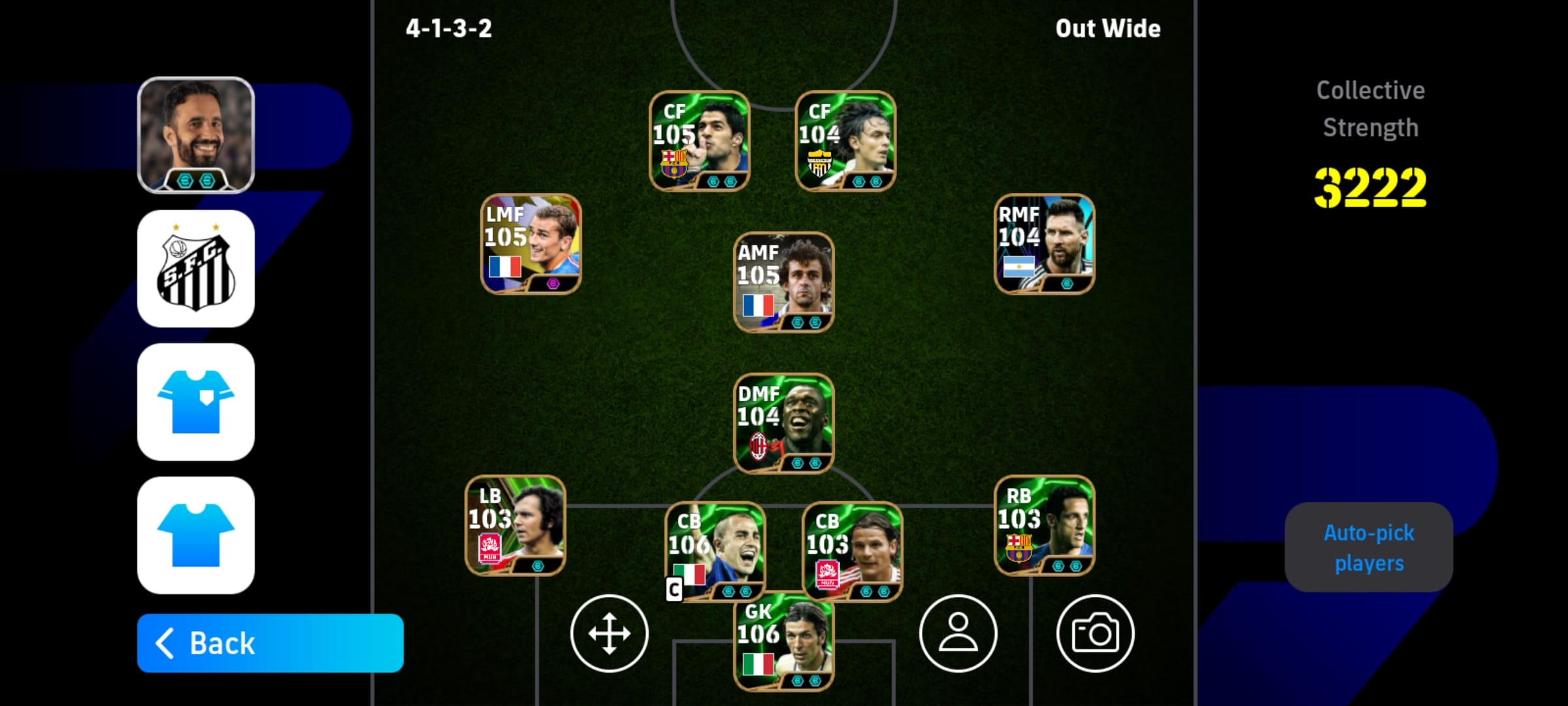The width and height of the screenshot is (1568, 706).
Task: Tap Auto-pick players
Action: pos(1369,547)
